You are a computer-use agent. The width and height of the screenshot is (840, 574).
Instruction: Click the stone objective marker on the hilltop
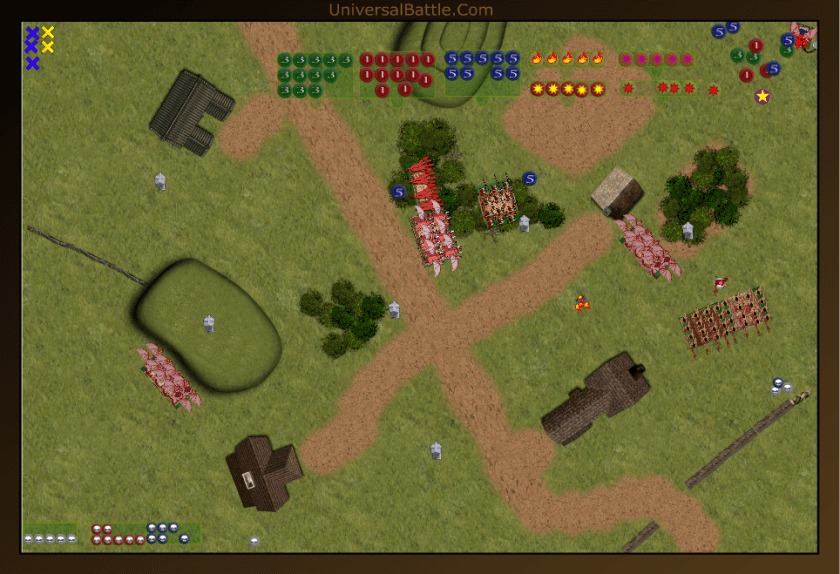click(209, 323)
